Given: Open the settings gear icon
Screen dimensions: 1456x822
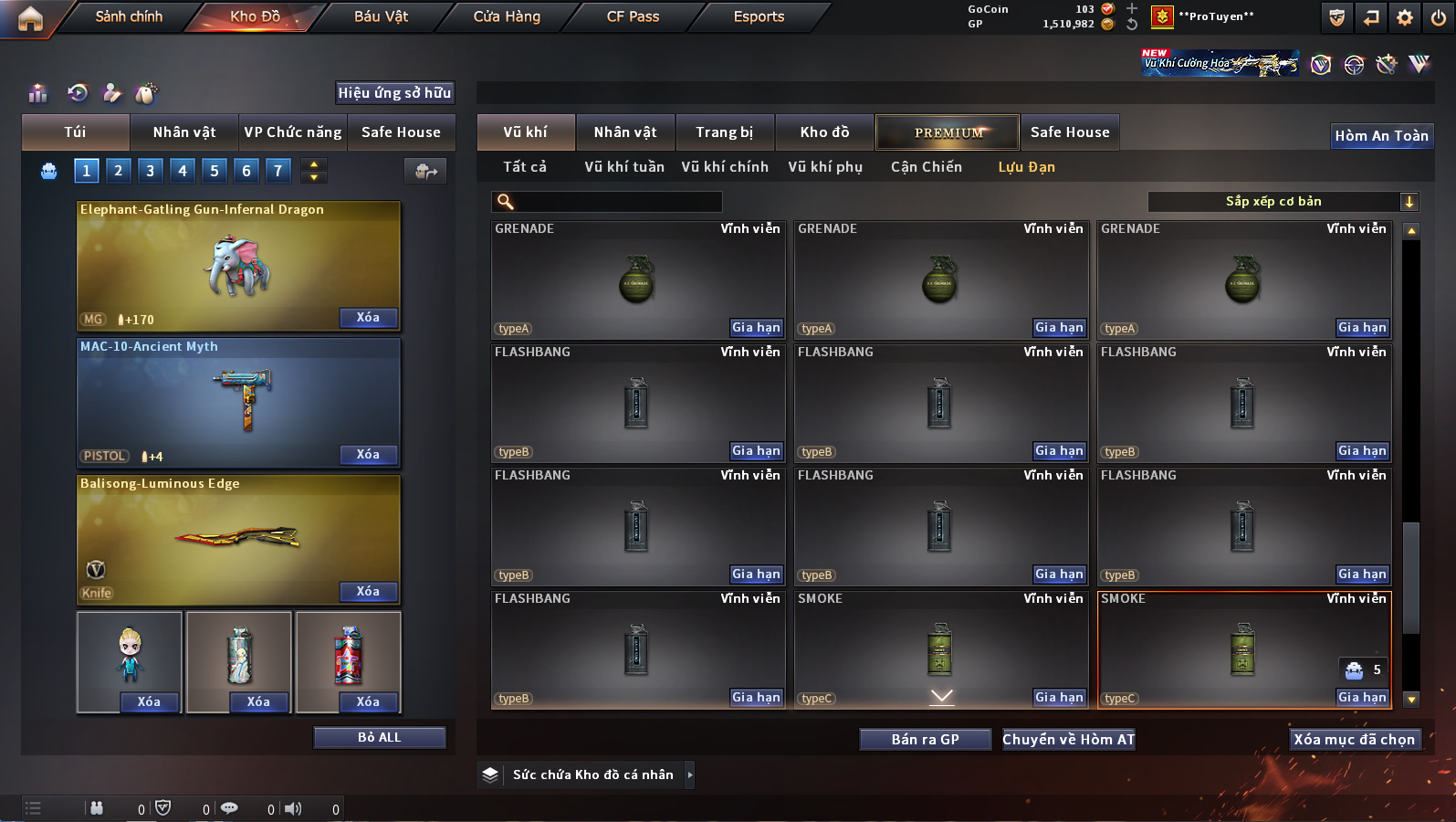Looking at the screenshot, I should (1405, 17).
